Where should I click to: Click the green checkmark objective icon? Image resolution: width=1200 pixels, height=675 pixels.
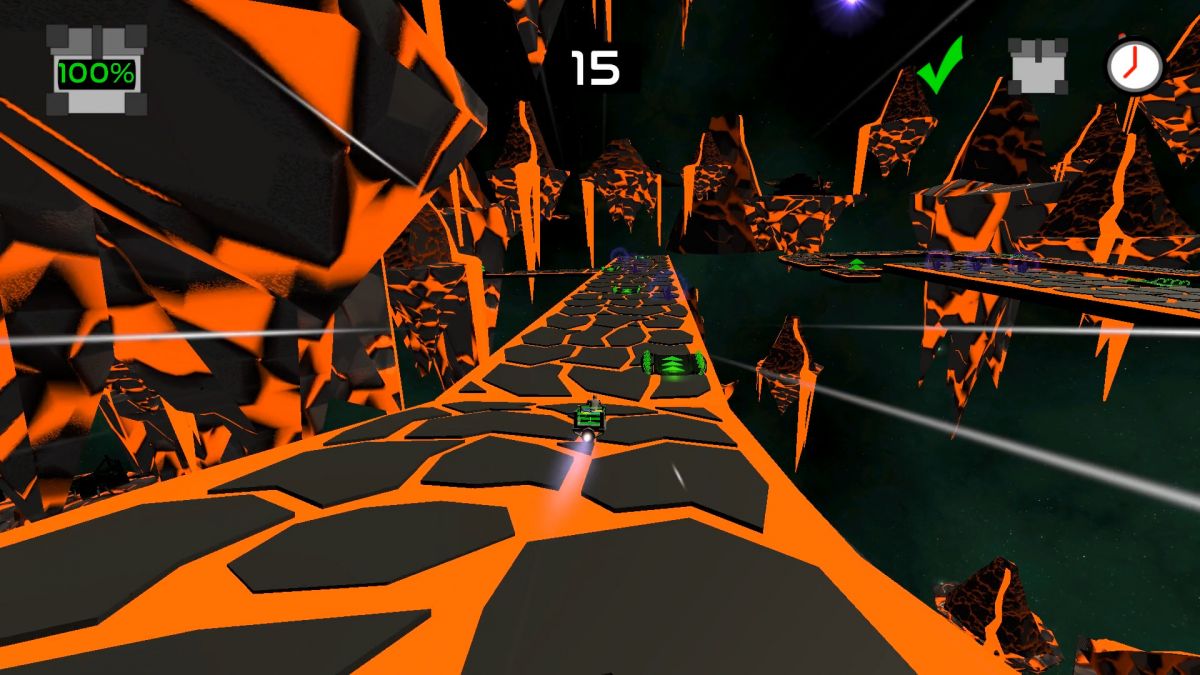coord(940,66)
